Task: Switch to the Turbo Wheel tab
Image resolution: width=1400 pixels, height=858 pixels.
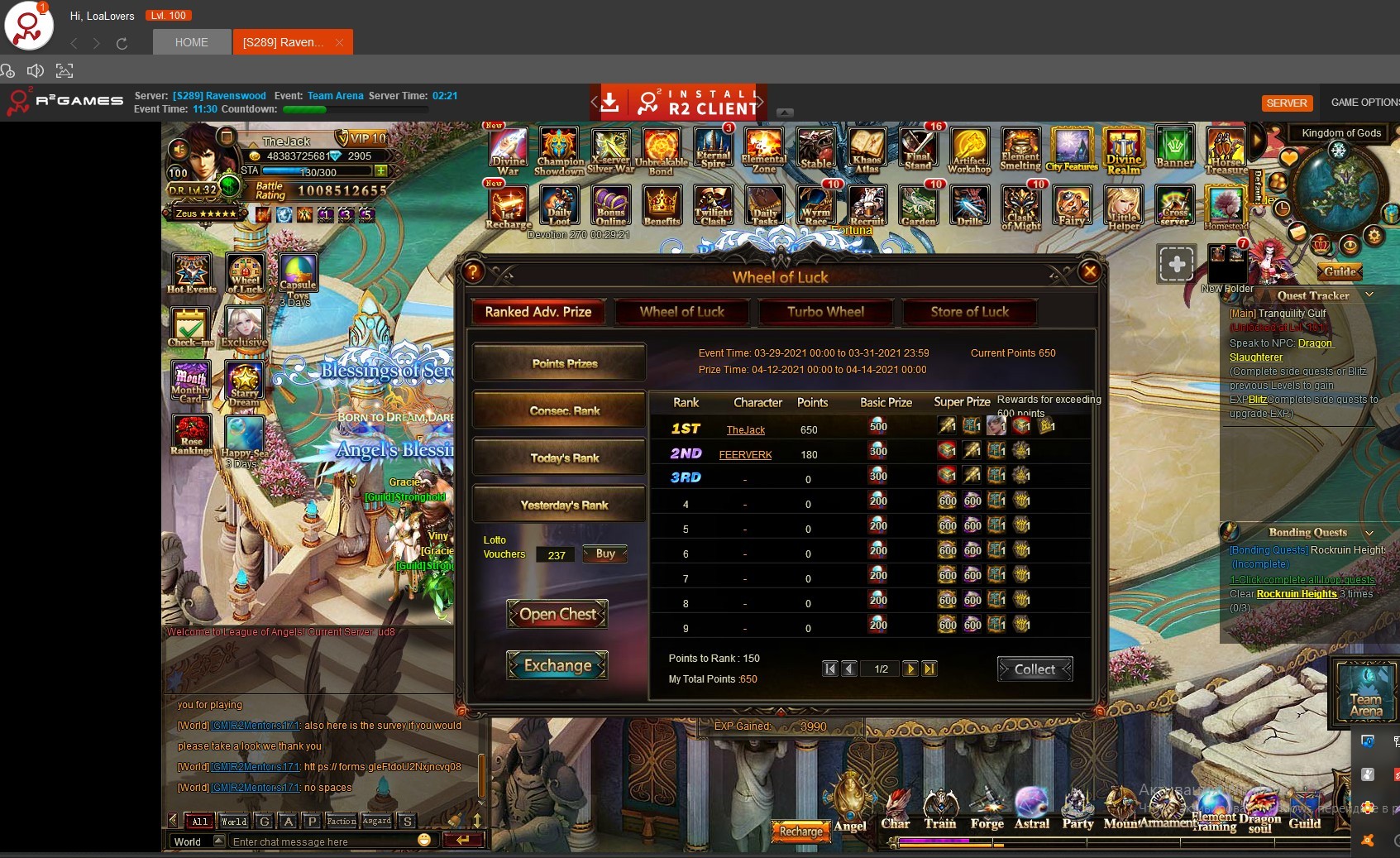Action: pos(825,312)
